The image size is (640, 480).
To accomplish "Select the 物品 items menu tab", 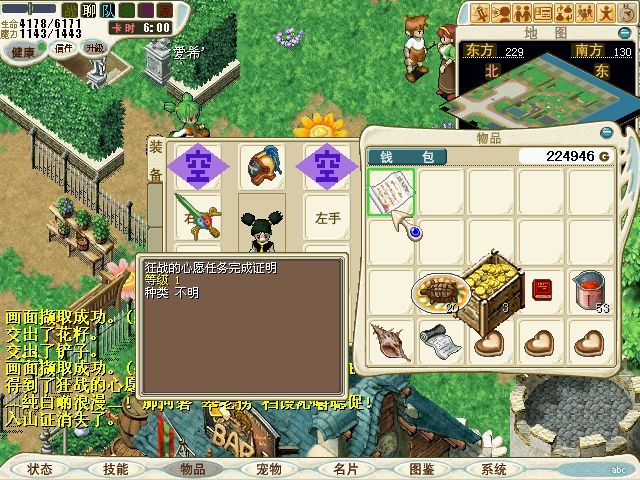I will (x=192, y=468).
